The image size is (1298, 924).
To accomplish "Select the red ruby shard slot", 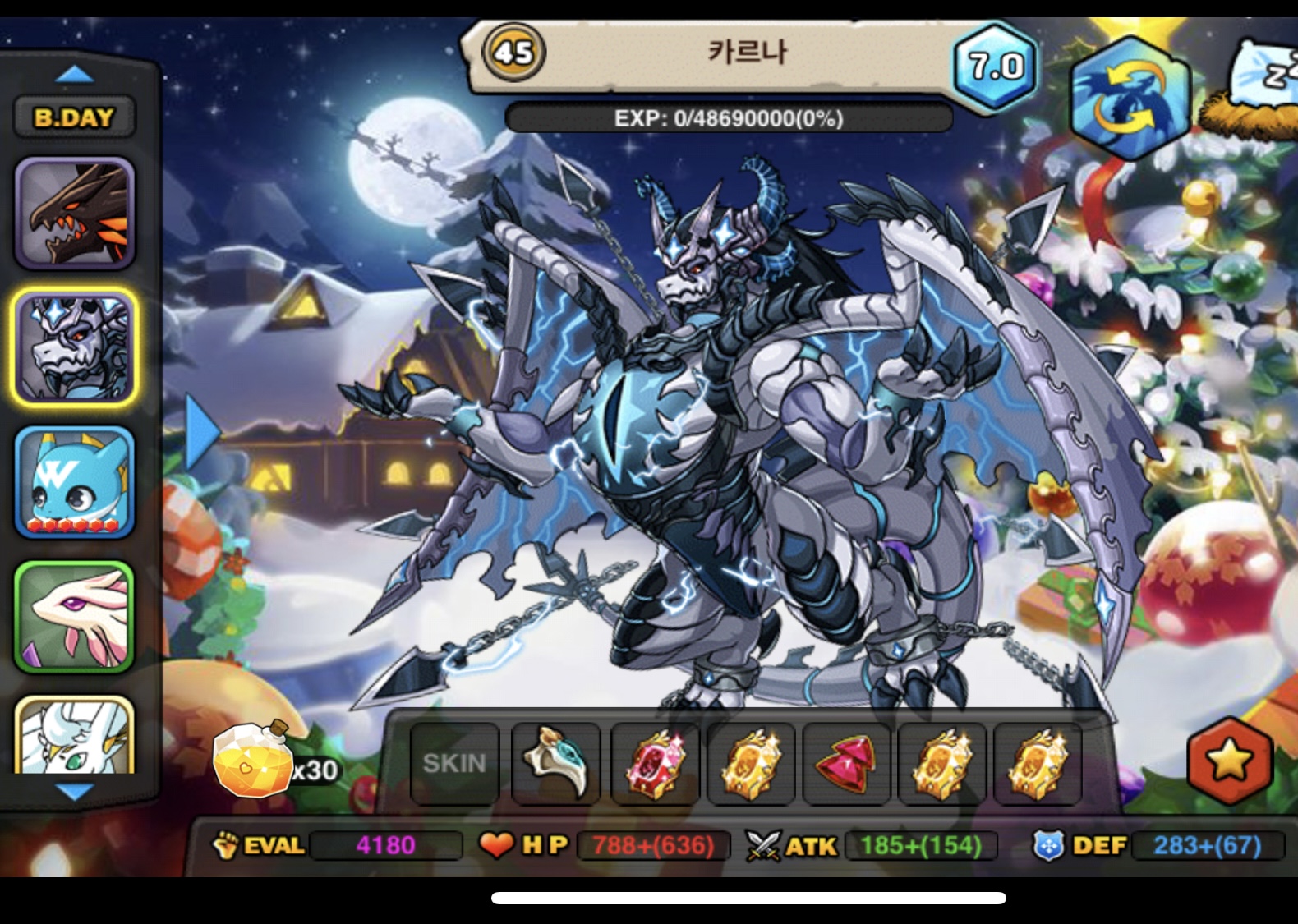I will 846,763.
